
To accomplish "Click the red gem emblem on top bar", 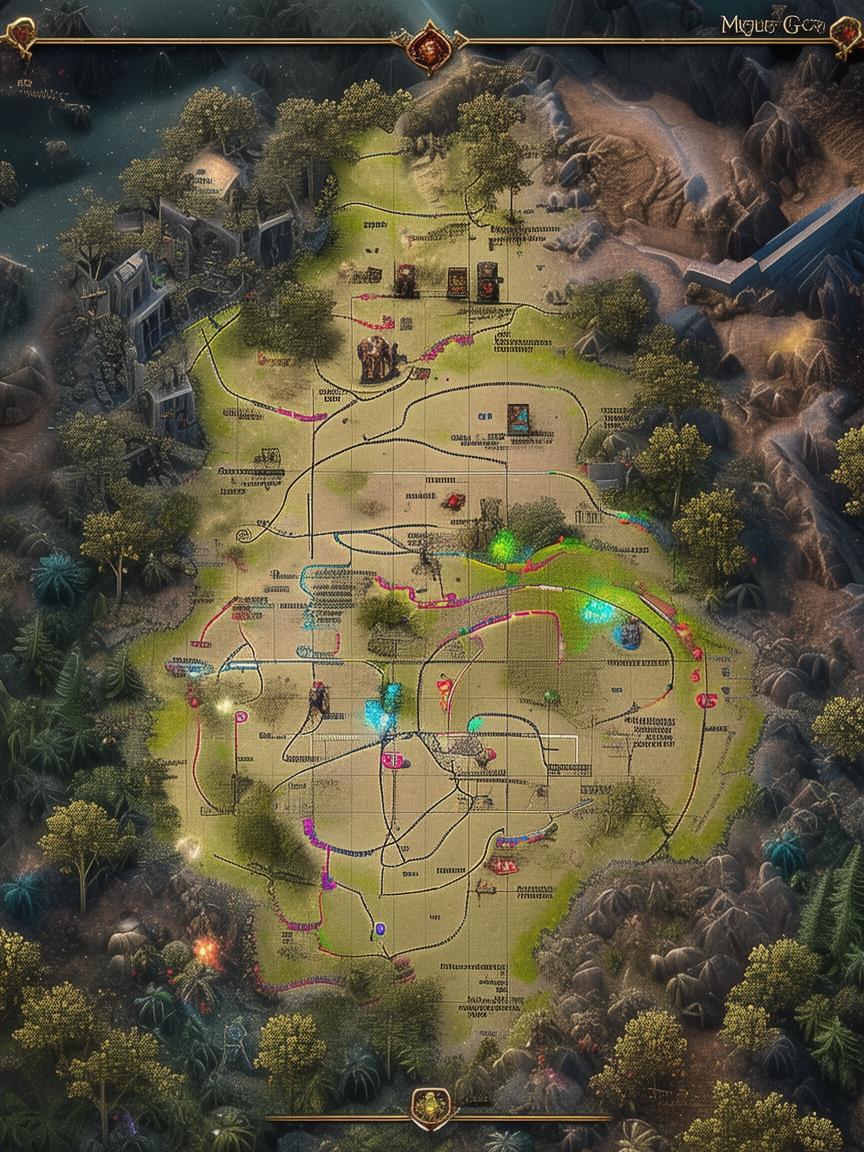I will [x=429, y=43].
